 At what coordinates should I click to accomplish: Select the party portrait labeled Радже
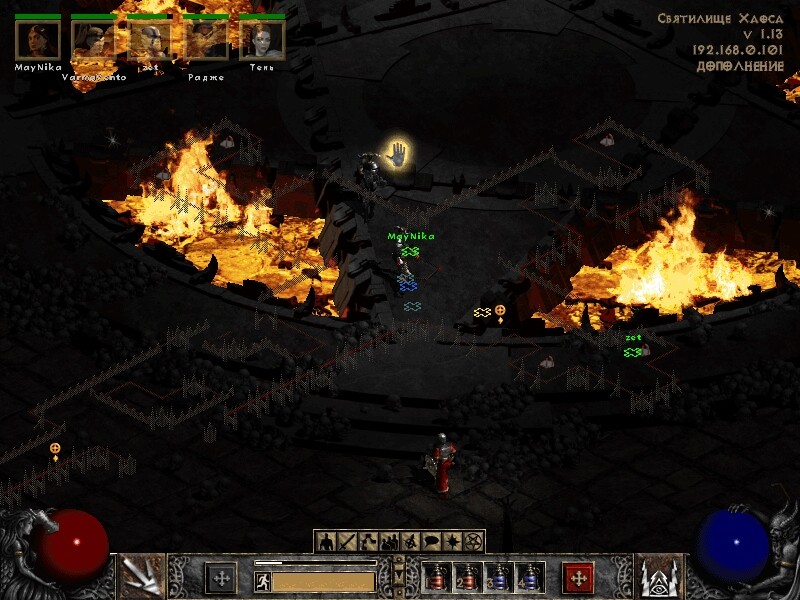click(206, 40)
